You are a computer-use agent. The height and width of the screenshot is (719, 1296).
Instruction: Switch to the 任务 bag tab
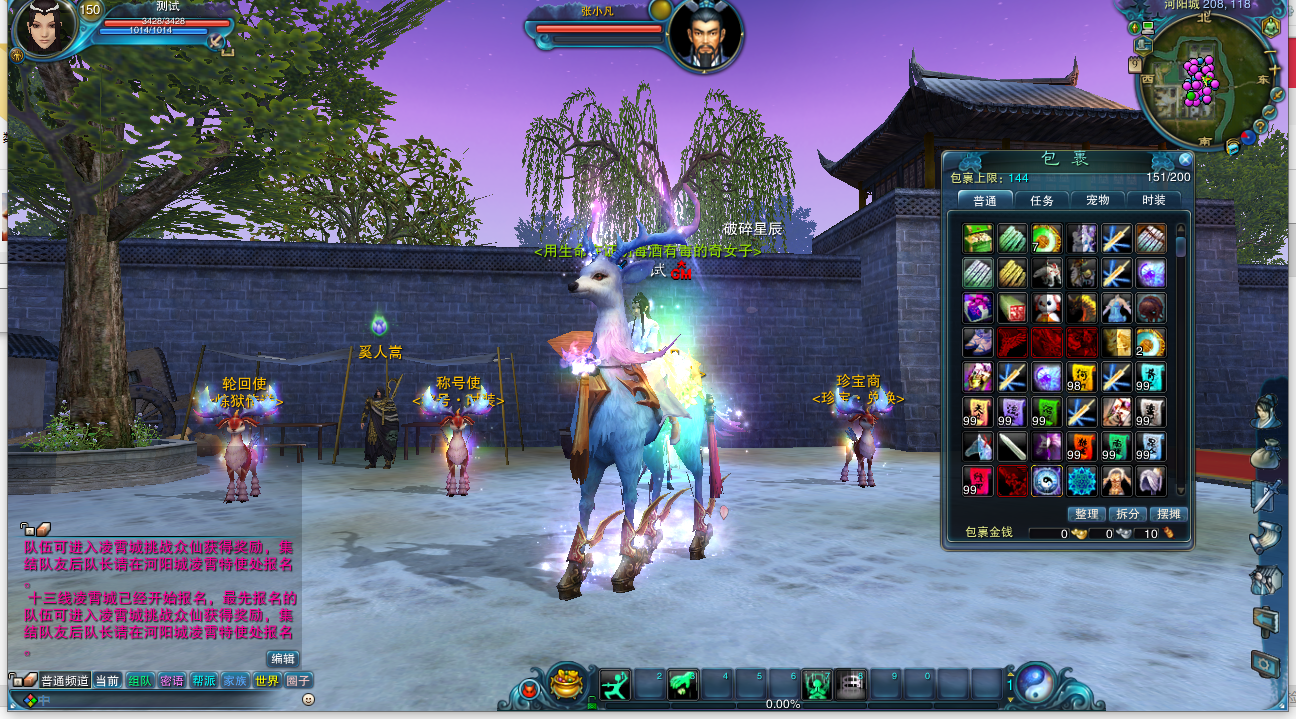[1042, 200]
